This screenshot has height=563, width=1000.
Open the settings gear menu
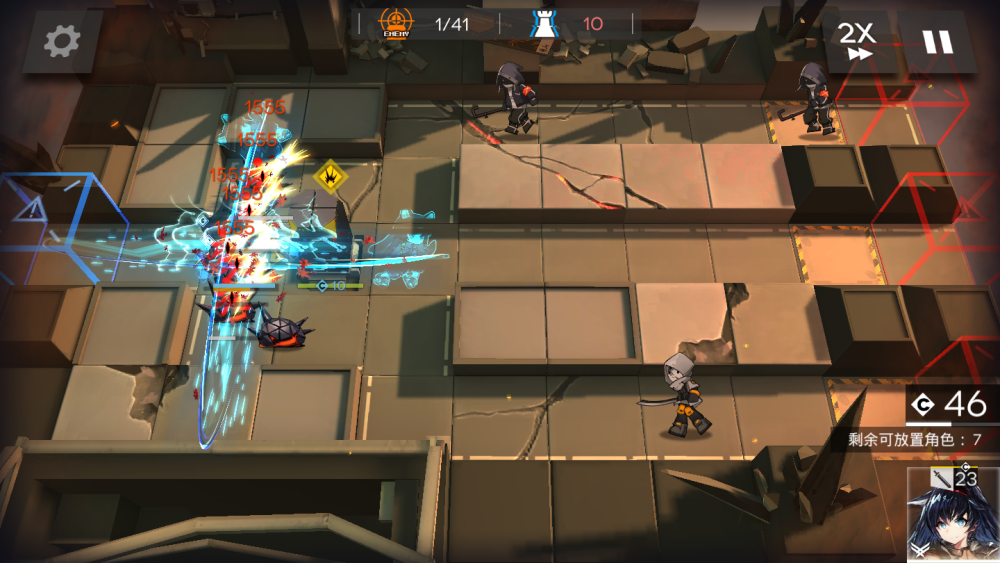click(x=62, y=41)
